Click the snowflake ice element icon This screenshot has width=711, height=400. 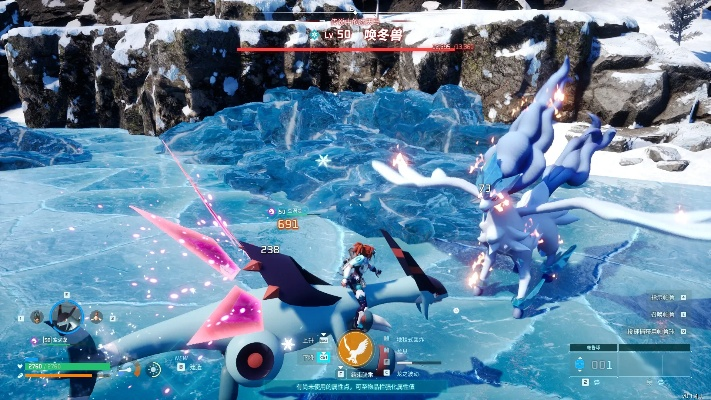coord(289,344)
